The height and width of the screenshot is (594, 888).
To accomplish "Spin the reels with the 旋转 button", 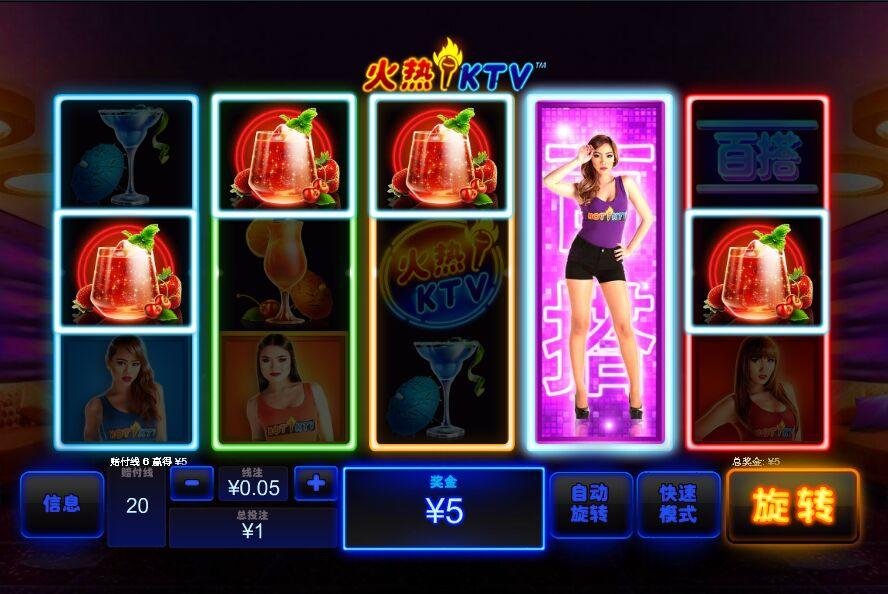I will click(x=792, y=506).
